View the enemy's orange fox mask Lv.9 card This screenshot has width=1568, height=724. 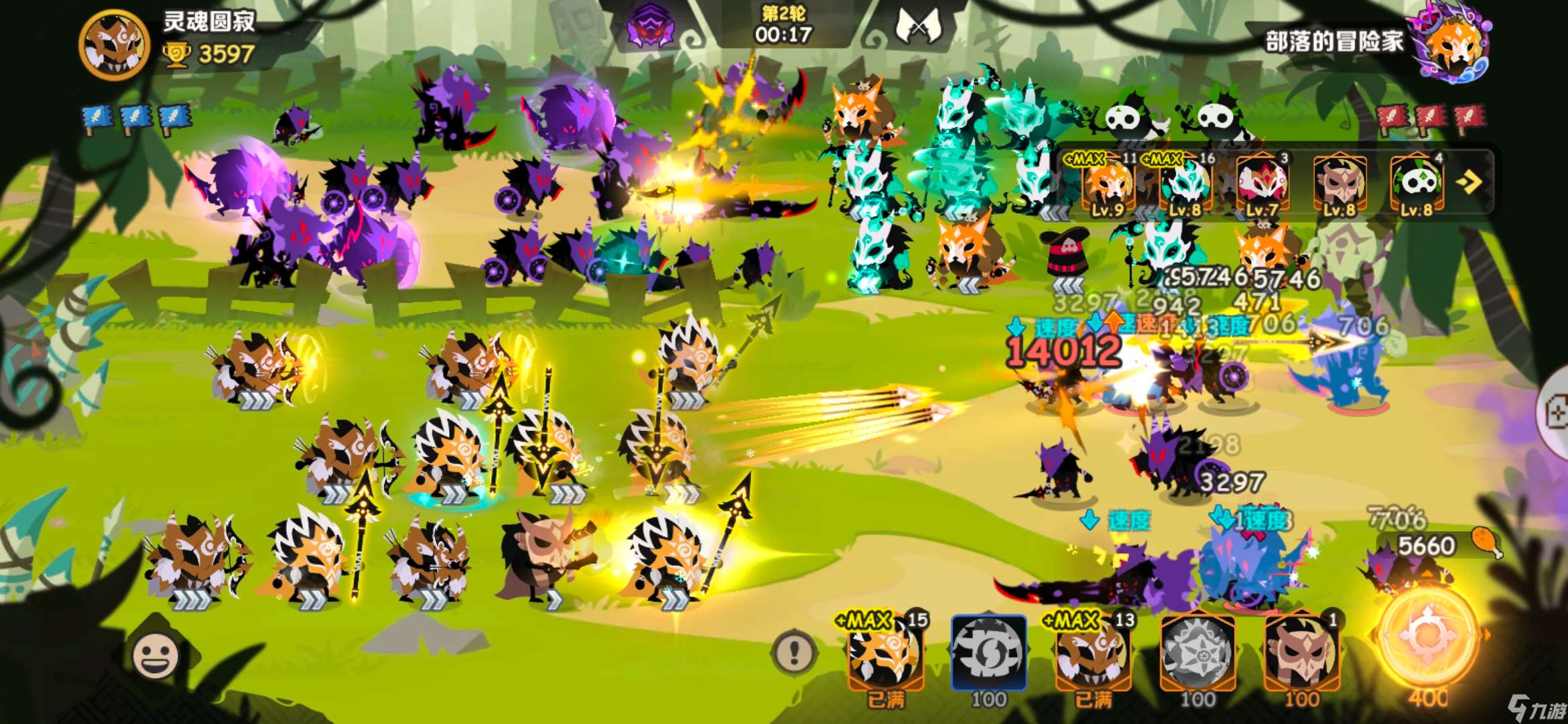[x=1107, y=184]
